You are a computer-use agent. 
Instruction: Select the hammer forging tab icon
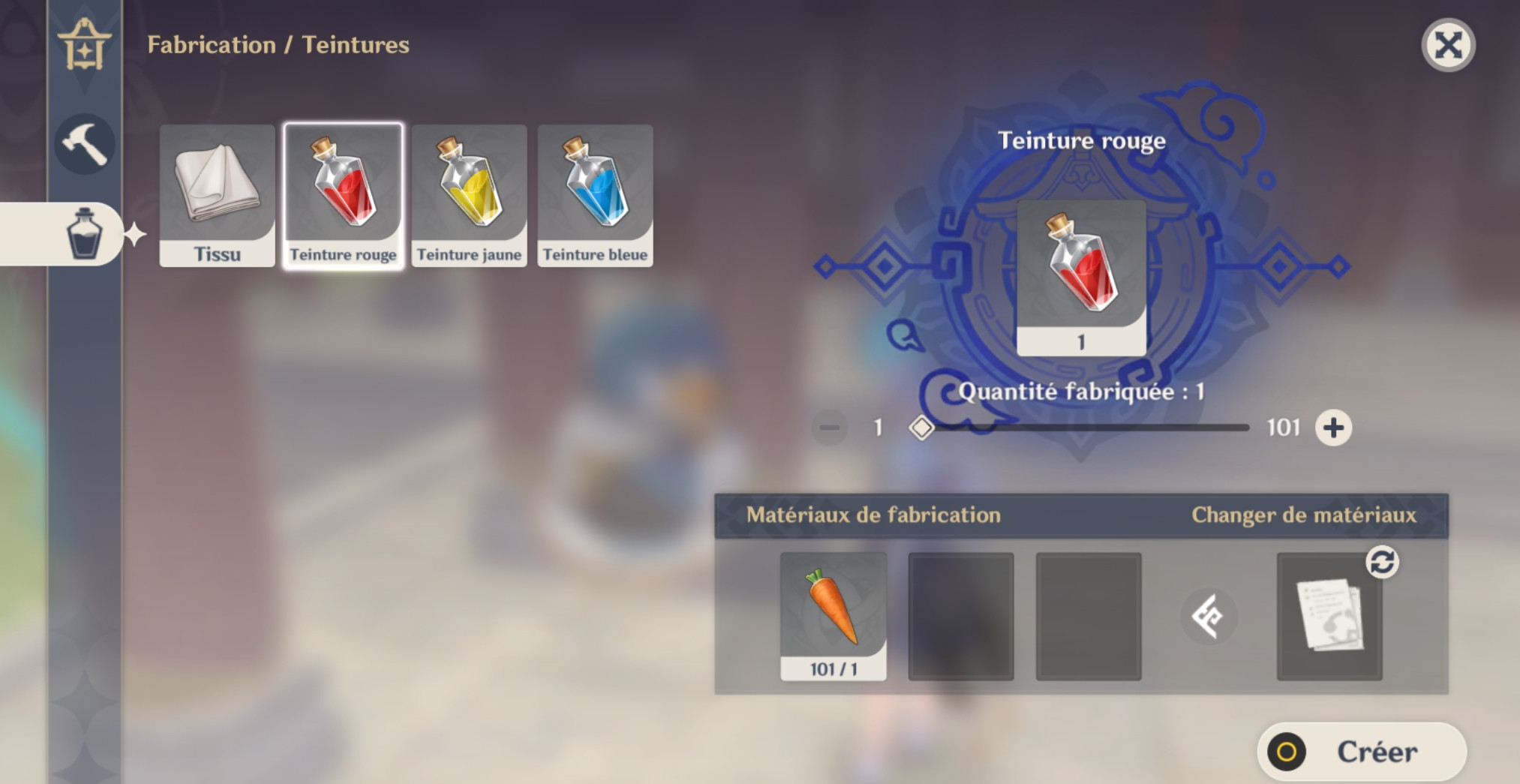coord(85,144)
